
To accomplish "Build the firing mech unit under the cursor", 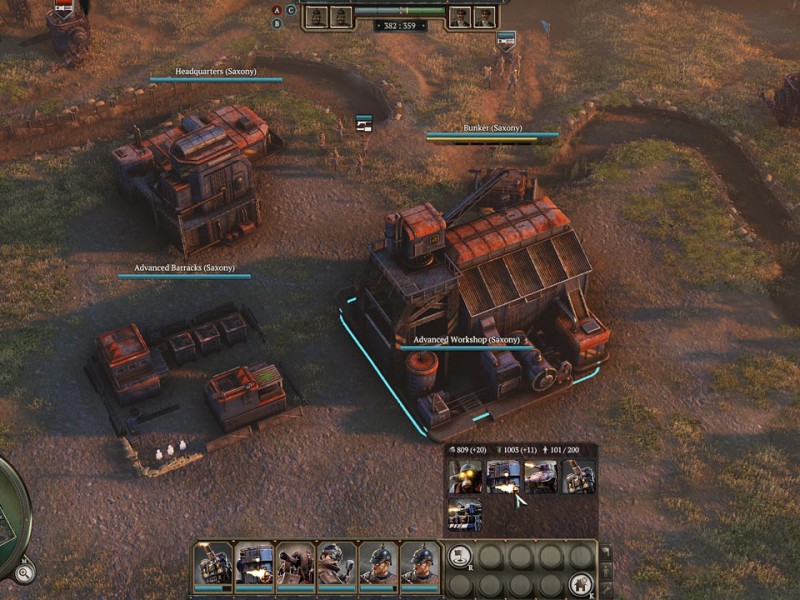I will [x=503, y=477].
